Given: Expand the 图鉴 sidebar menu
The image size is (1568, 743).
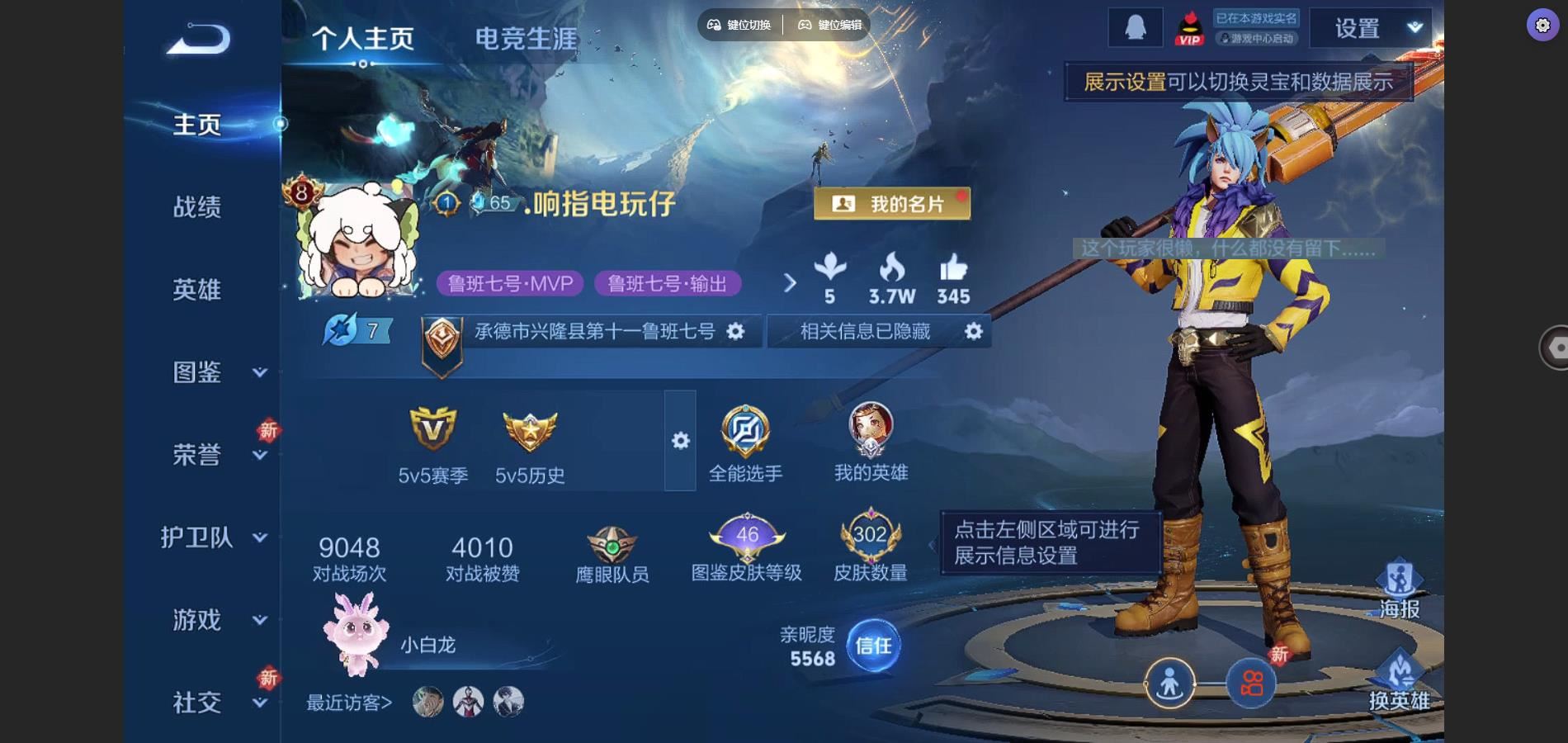Looking at the screenshot, I should 213,372.
